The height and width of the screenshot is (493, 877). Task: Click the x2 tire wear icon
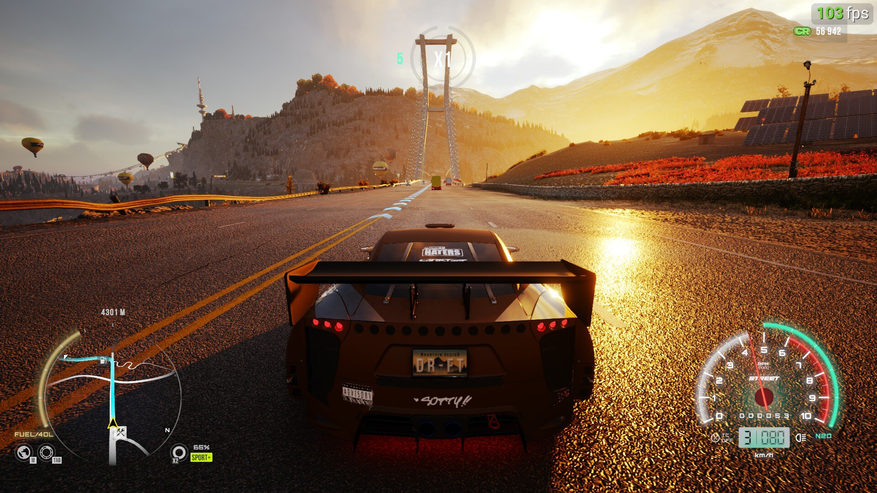click(x=179, y=453)
